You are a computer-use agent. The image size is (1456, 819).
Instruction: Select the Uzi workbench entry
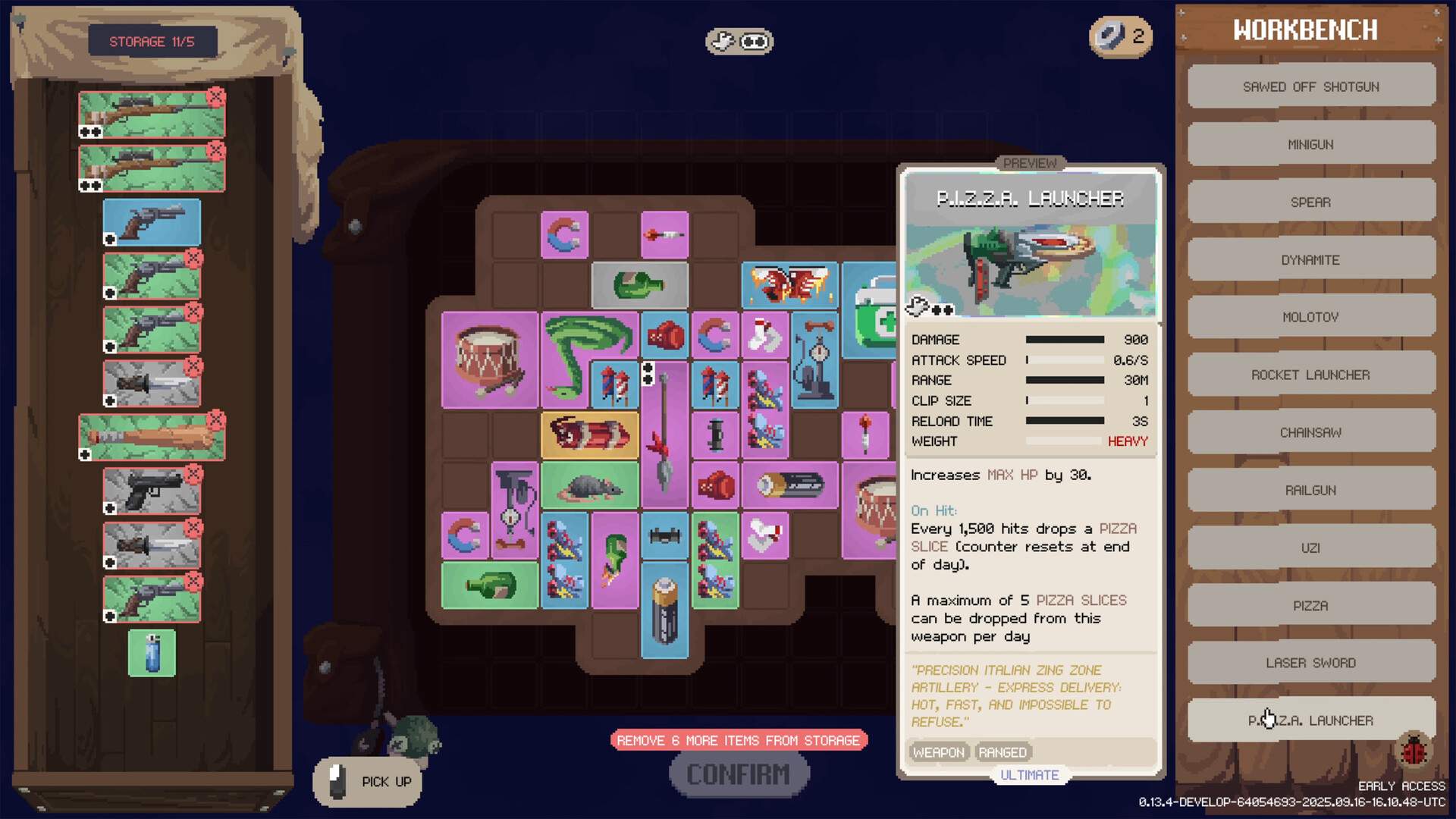click(1310, 548)
